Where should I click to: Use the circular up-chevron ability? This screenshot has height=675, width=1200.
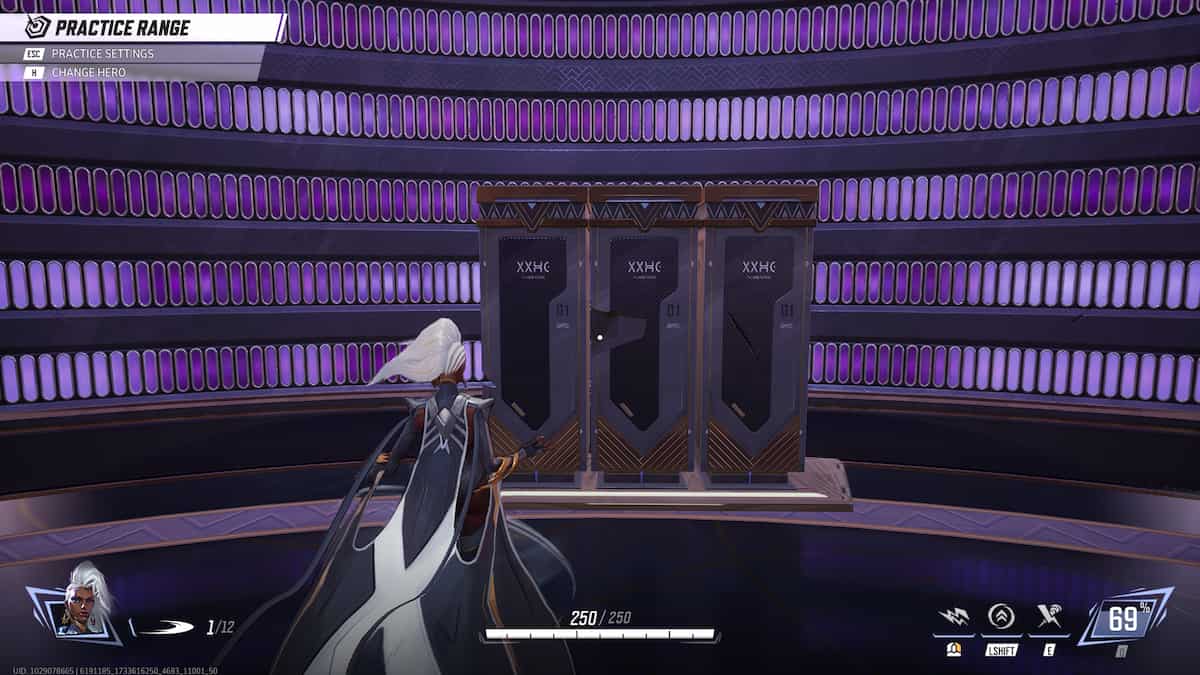point(1001,618)
